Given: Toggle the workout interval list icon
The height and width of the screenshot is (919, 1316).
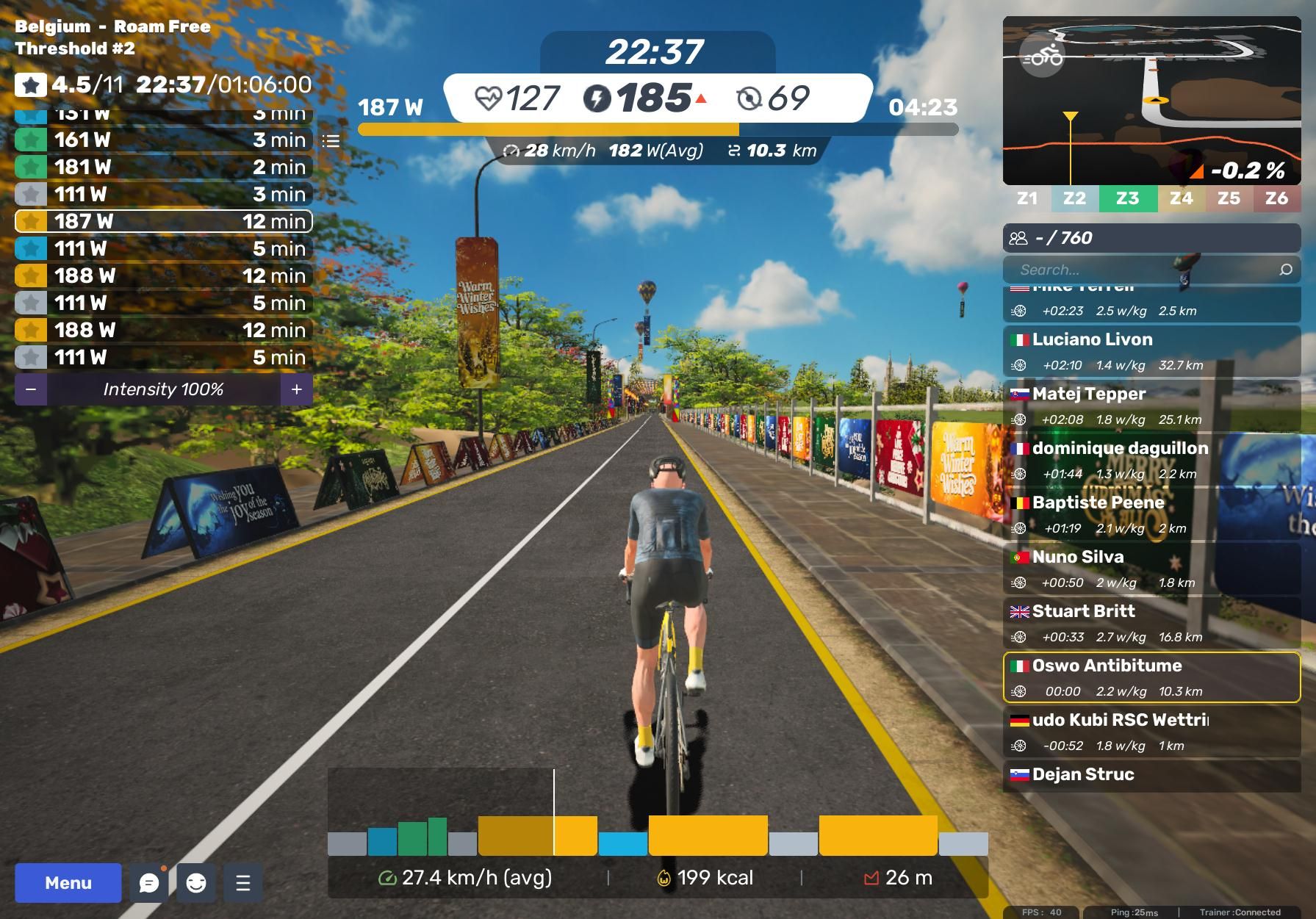Looking at the screenshot, I should pyautogui.click(x=331, y=141).
